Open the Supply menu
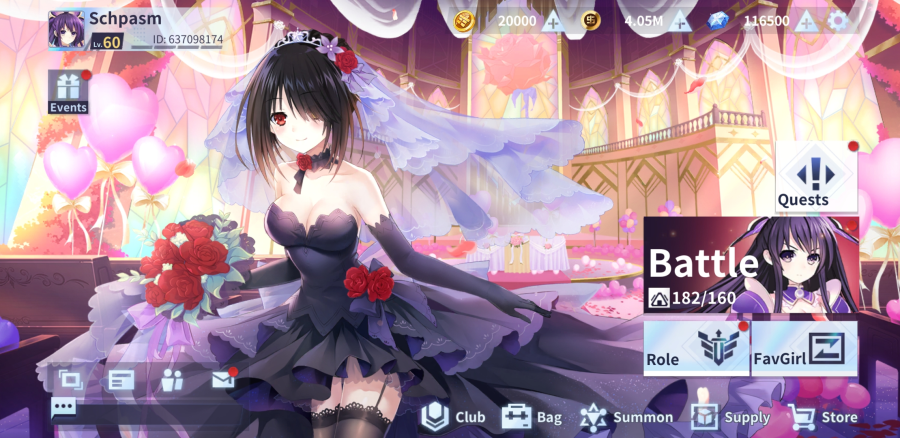The height and width of the screenshot is (438, 900). click(731, 417)
